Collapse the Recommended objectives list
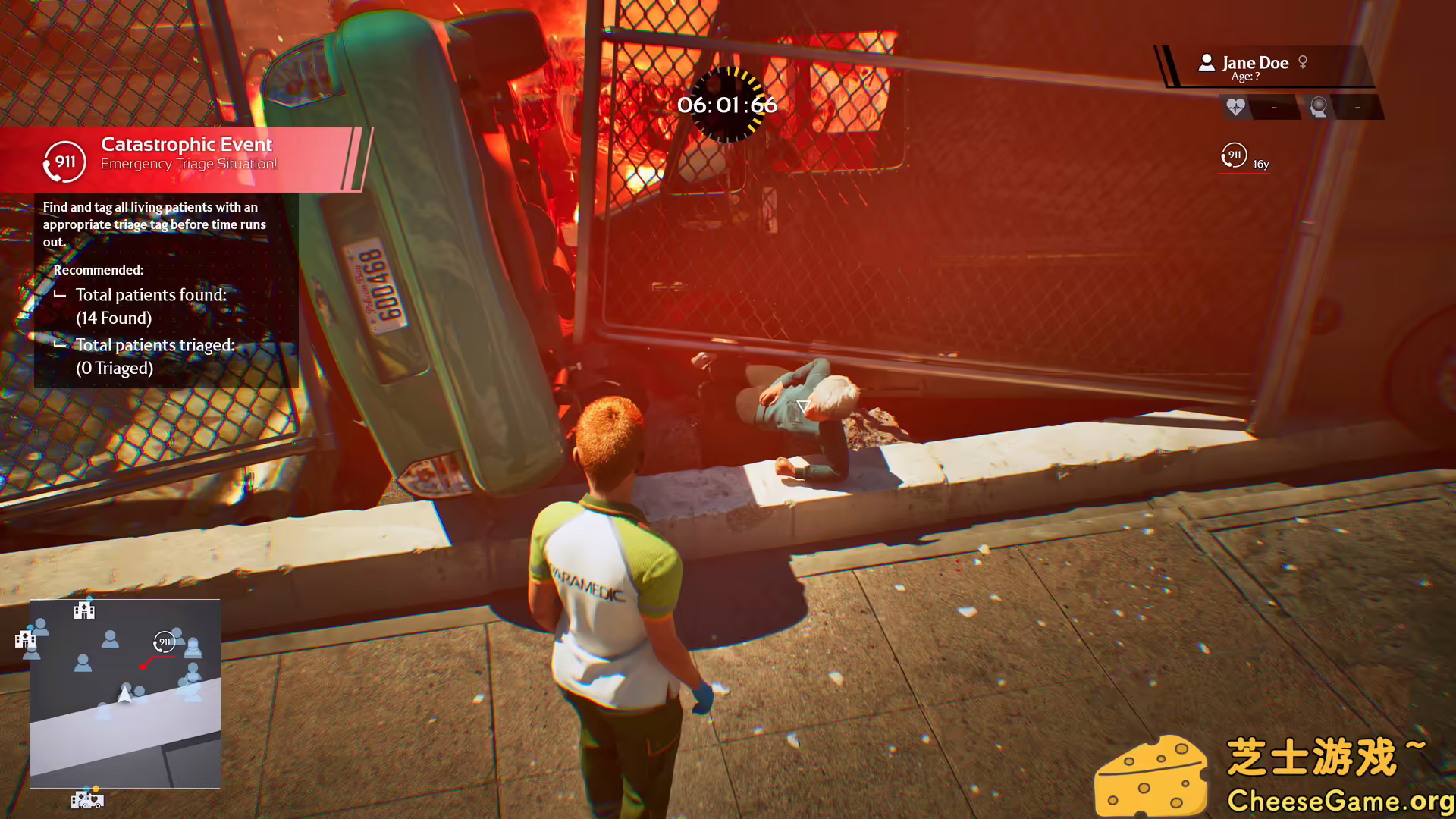The height and width of the screenshot is (819, 1456). tap(99, 270)
